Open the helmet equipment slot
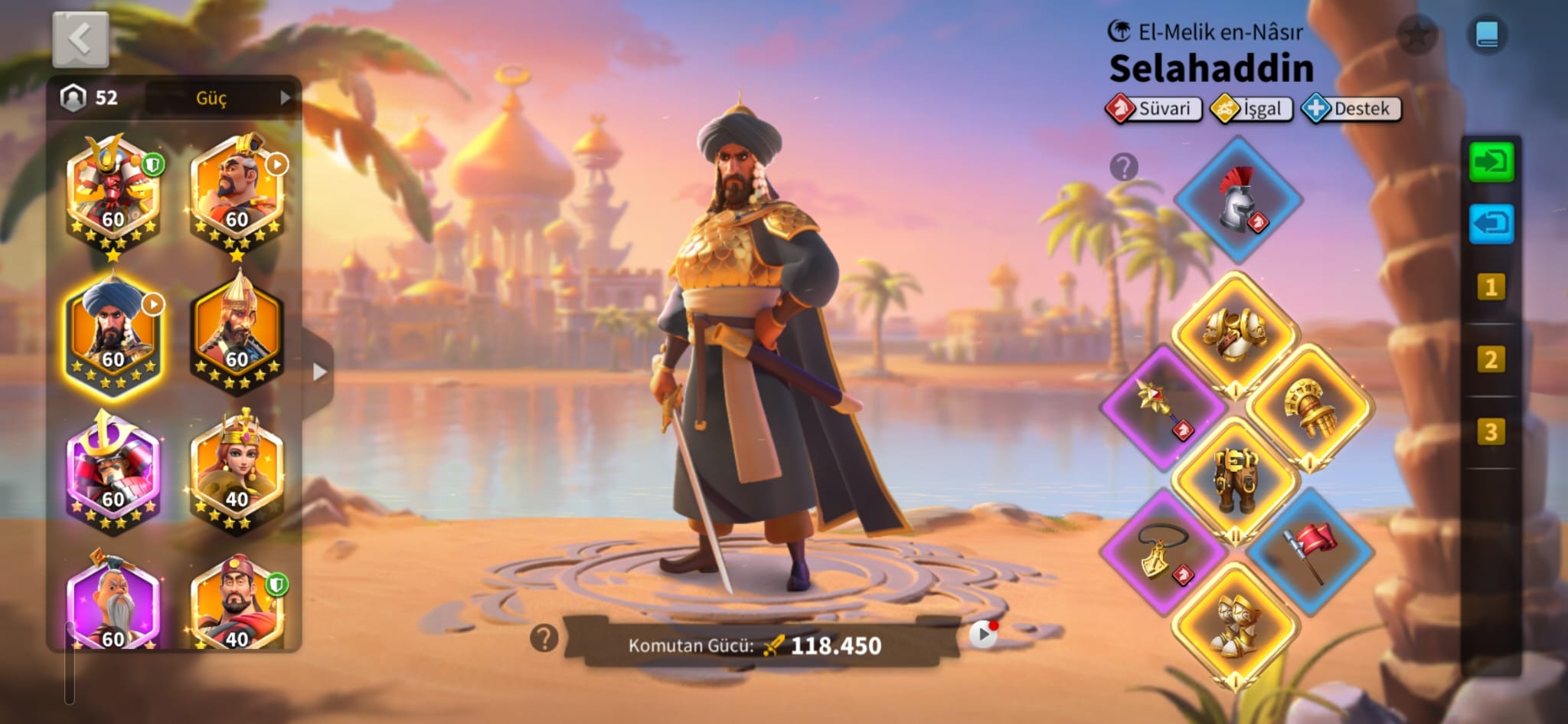Viewport: 1568px width, 724px height. pyautogui.click(x=1237, y=201)
